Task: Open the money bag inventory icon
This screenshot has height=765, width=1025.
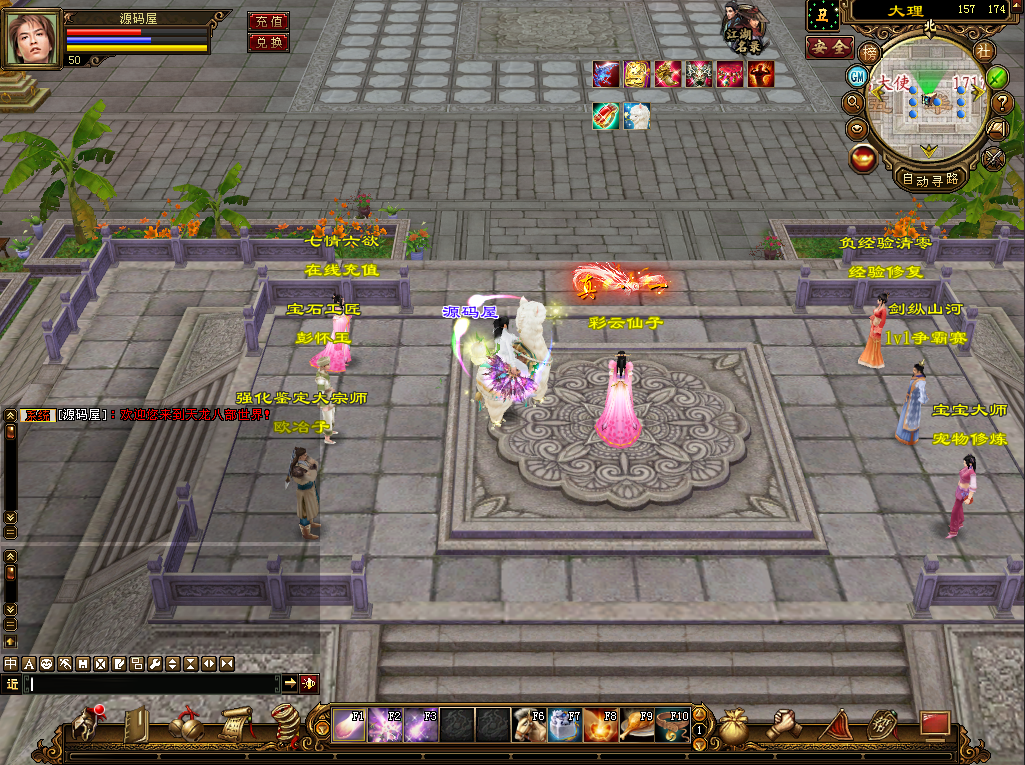Action: pyautogui.click(x=733, y=725)
